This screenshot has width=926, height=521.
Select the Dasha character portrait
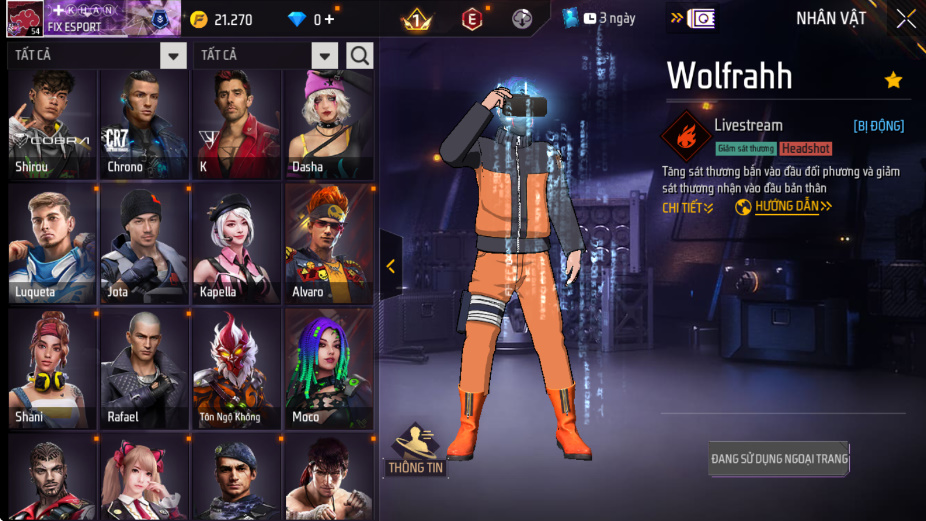tap(329, 124)
